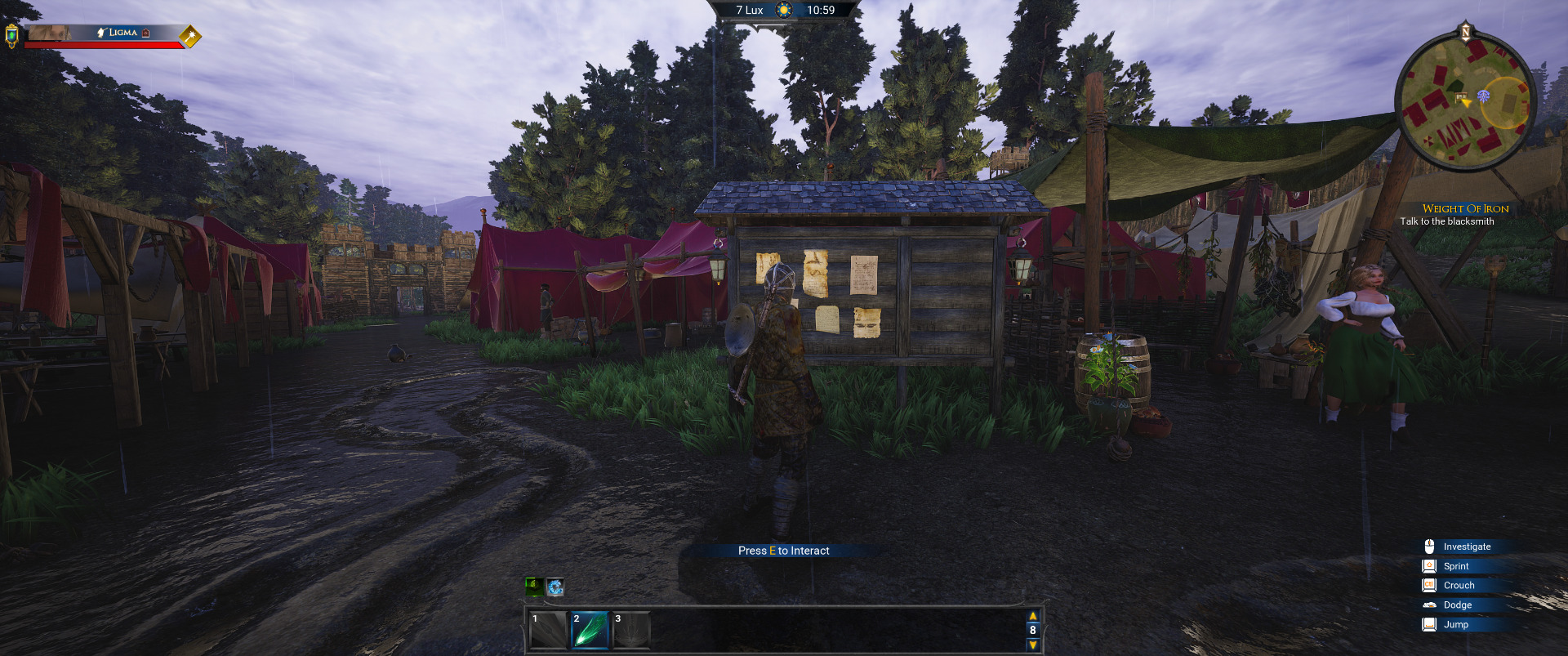This screenshot has height=656, width=1568.
Task: Click the green buff status icon
Action: pos(533,586)
